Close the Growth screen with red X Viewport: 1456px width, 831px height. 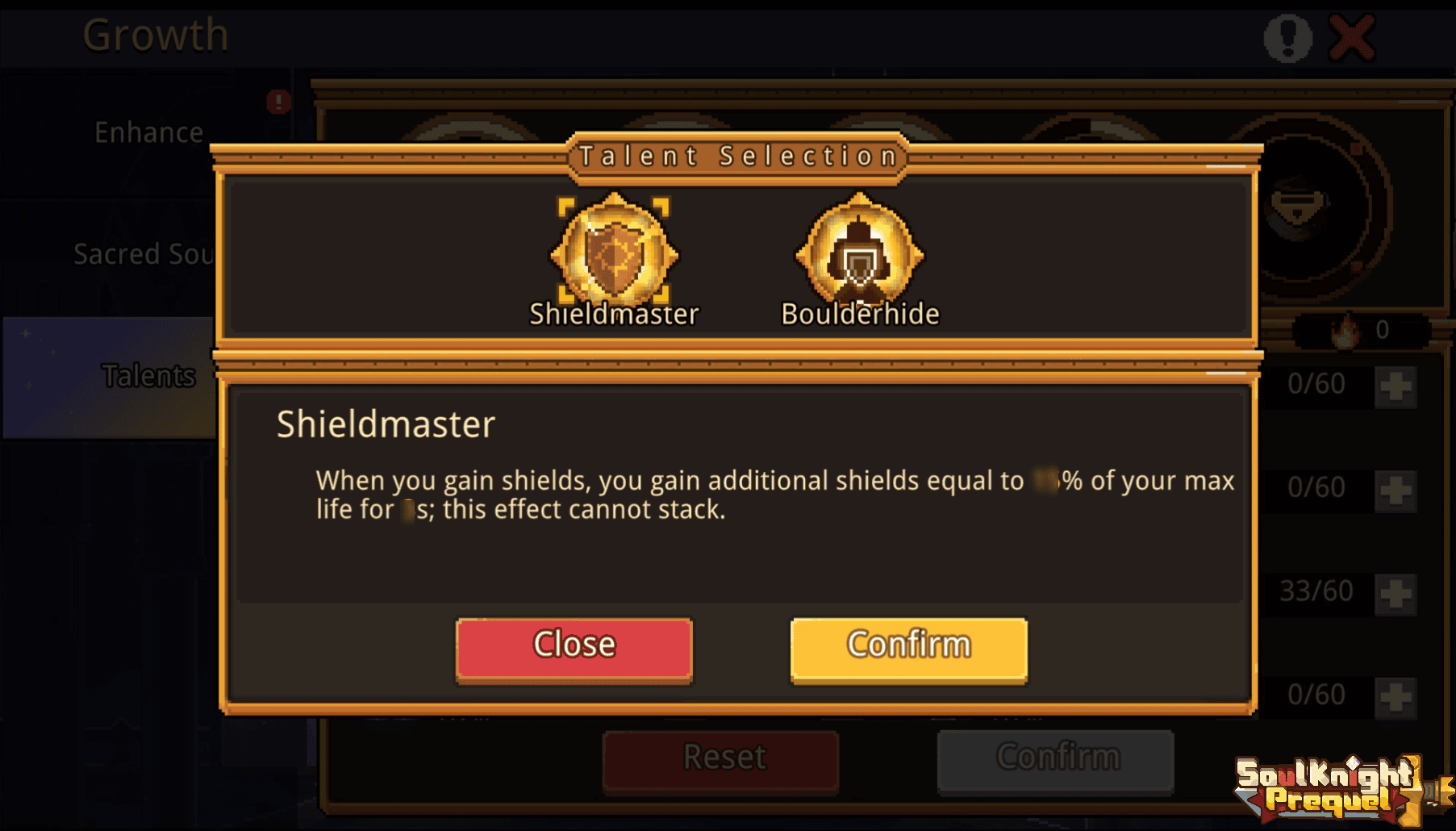point(1352,37)
